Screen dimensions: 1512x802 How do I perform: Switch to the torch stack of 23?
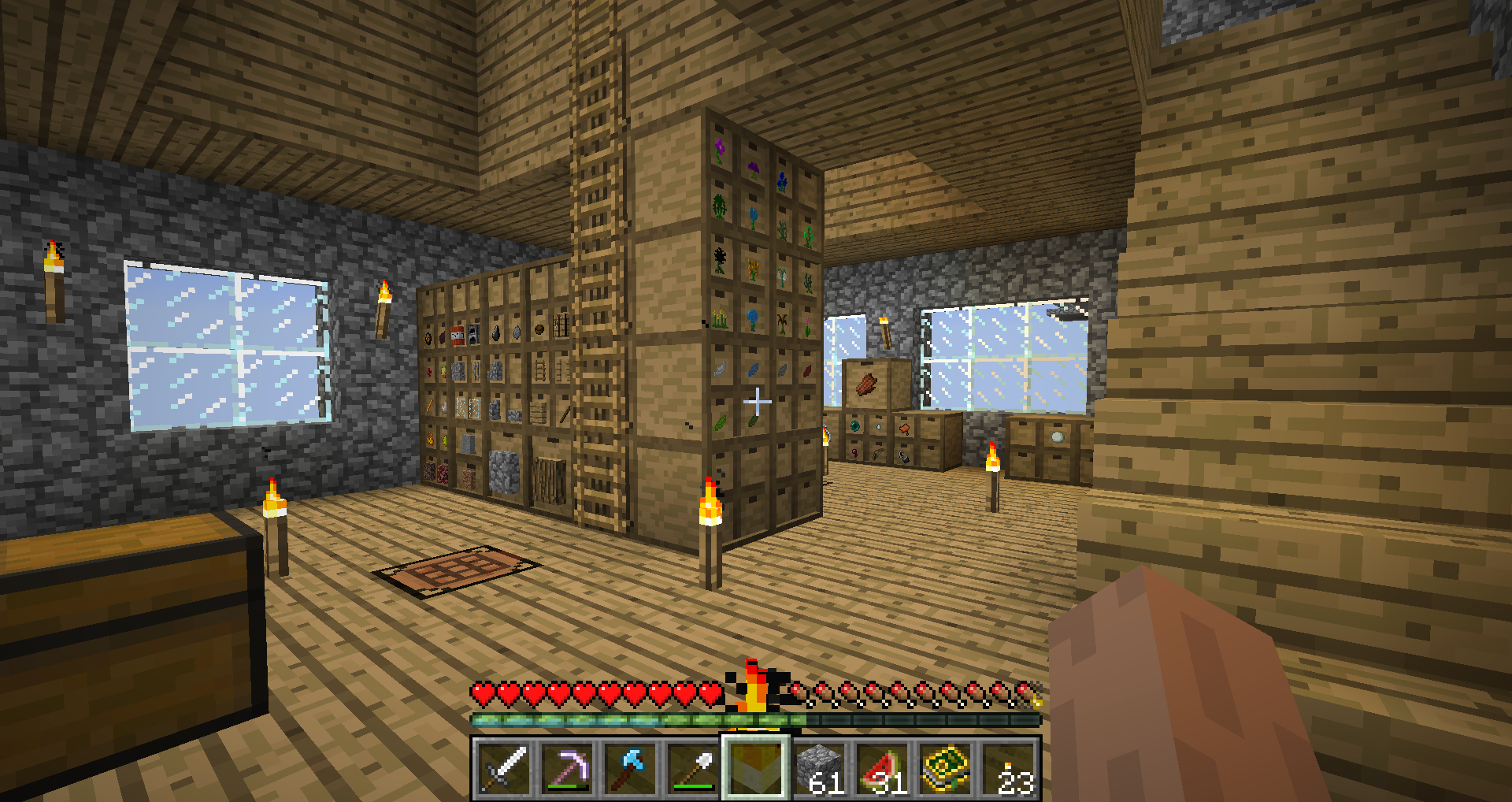pyautogui.click(x=1008, y=768)
